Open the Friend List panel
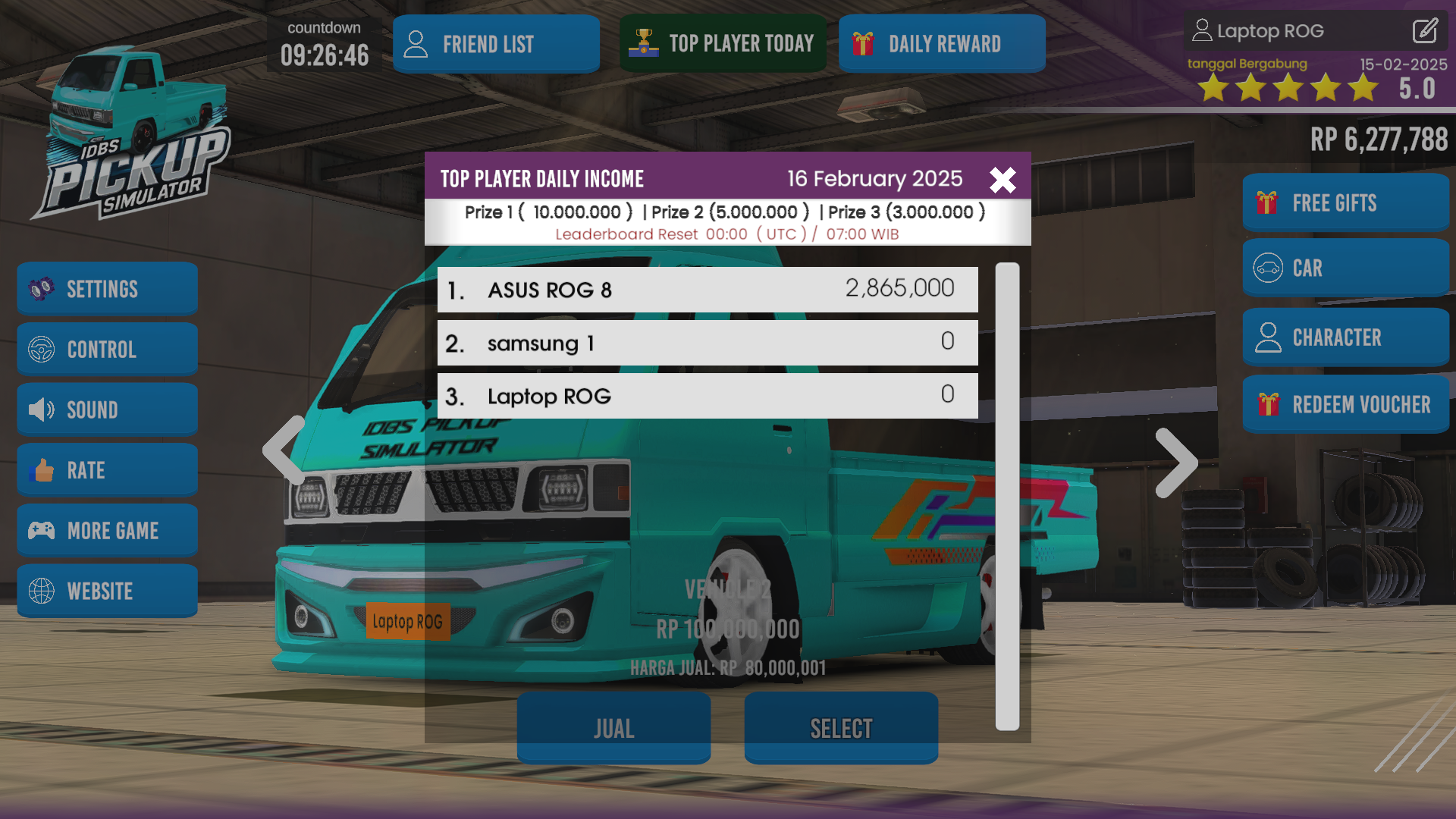 click(496, 43)
